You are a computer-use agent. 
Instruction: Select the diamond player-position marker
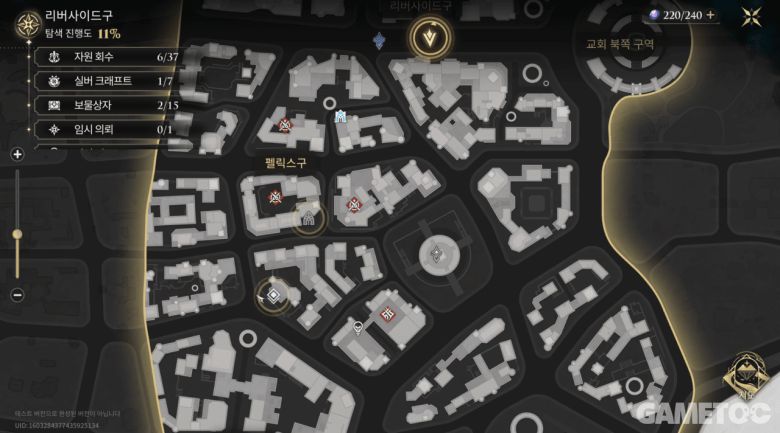pos(272,294)
